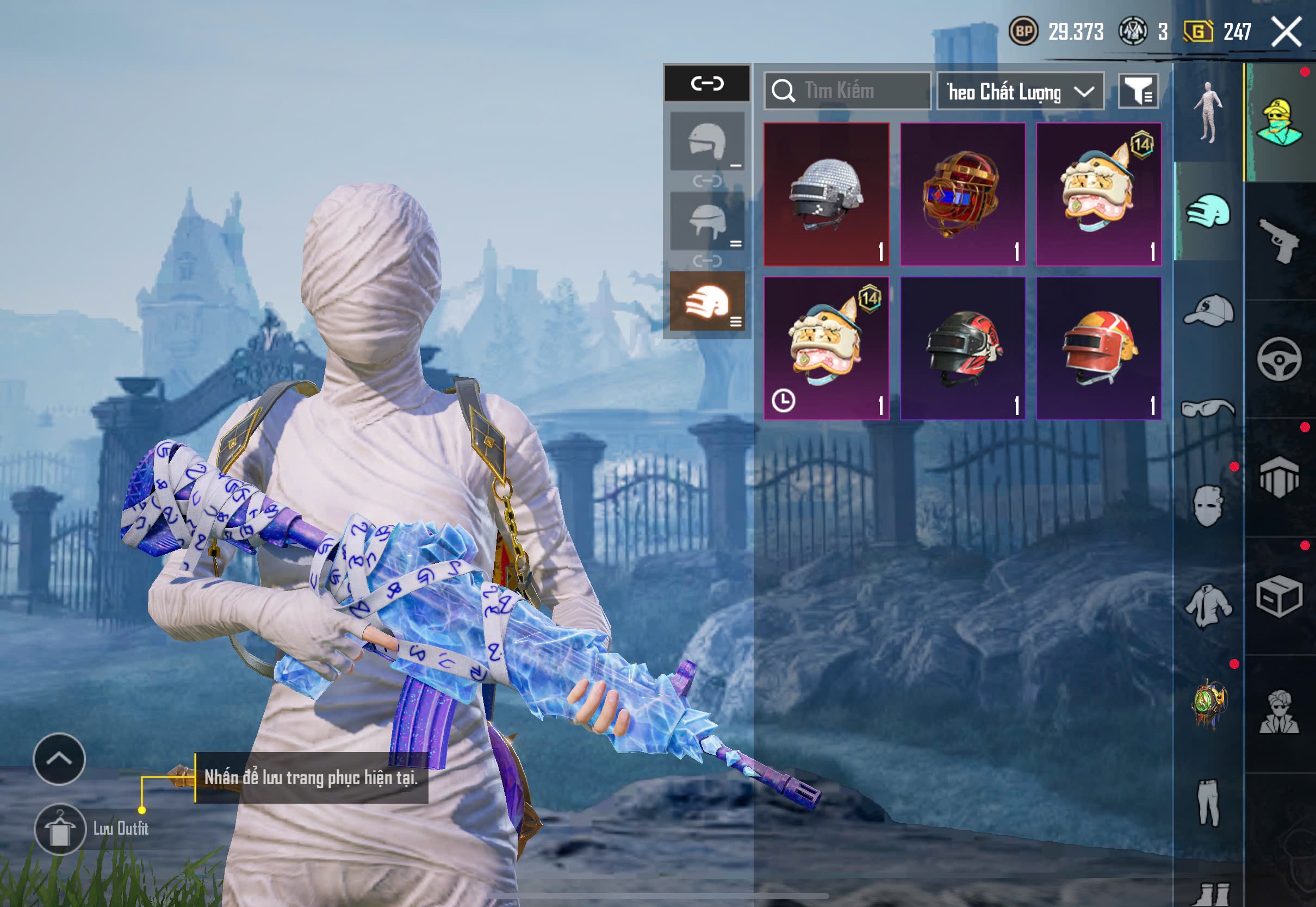Tap the Lưu Outfit hanger button
This screenshot has width=1316, height=907.
pyautogui.click(x=60, y=829)
